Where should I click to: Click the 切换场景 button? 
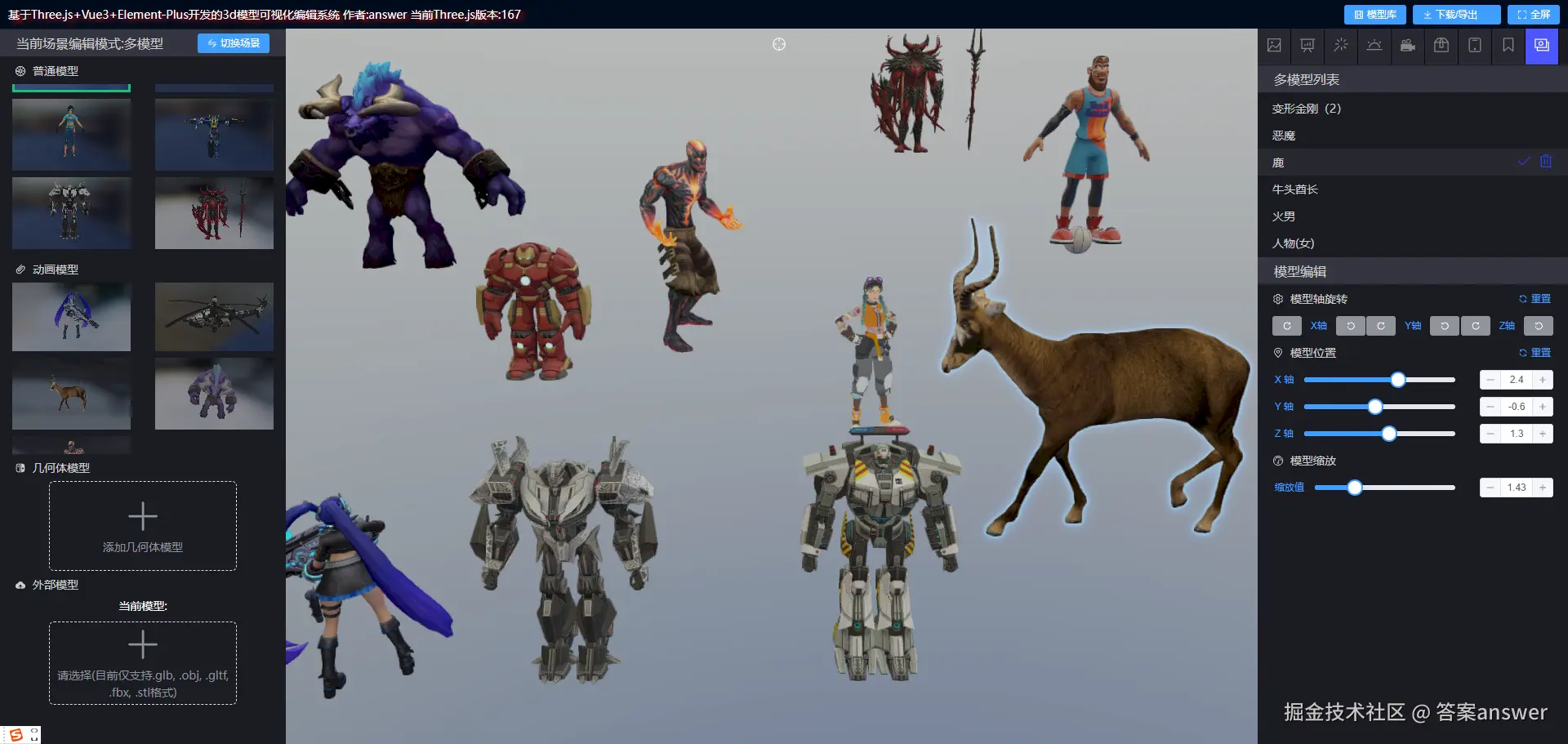[x=234, y=43]
